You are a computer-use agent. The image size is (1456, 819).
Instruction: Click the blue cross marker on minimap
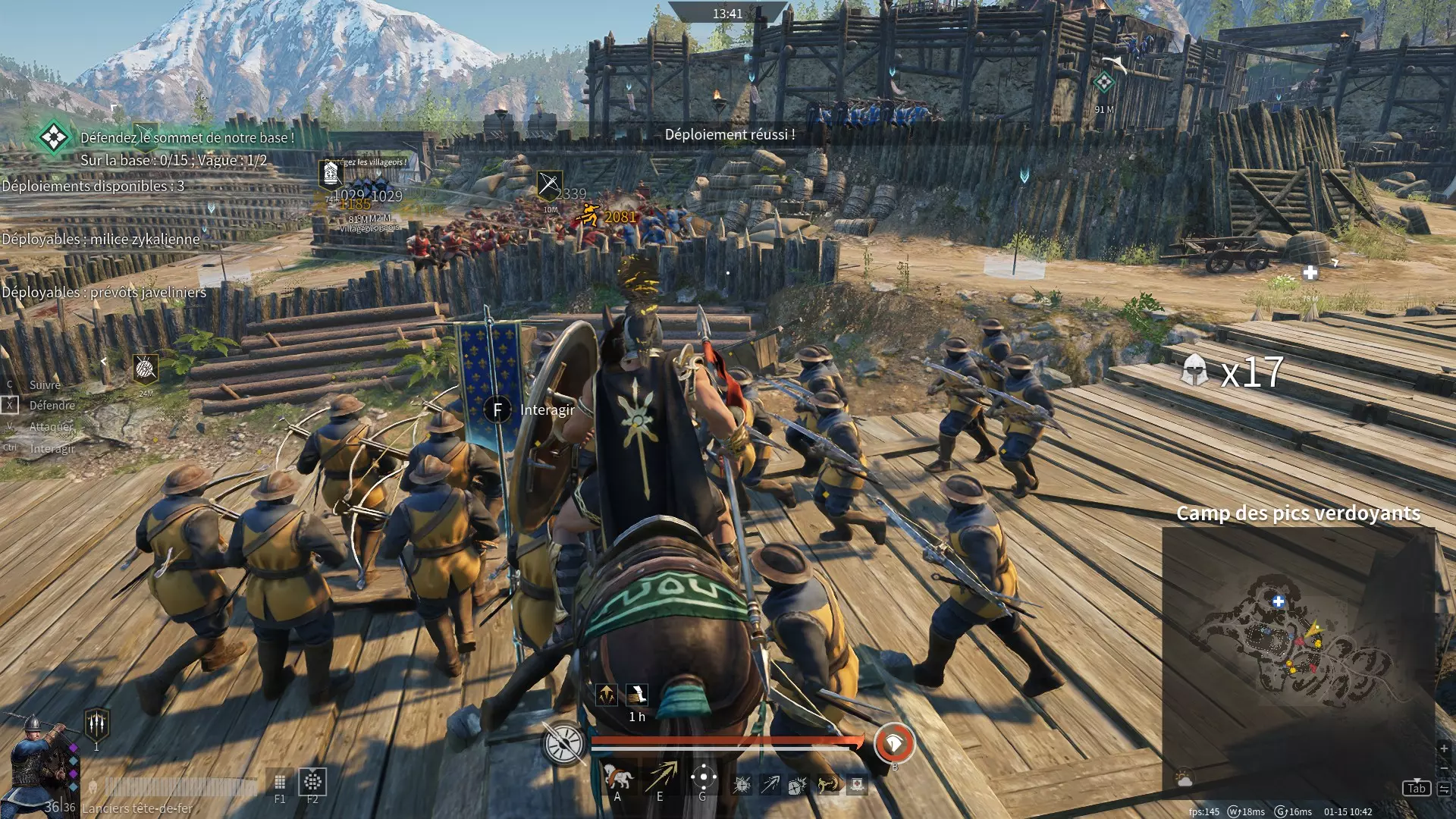(x=1279, y=601)
